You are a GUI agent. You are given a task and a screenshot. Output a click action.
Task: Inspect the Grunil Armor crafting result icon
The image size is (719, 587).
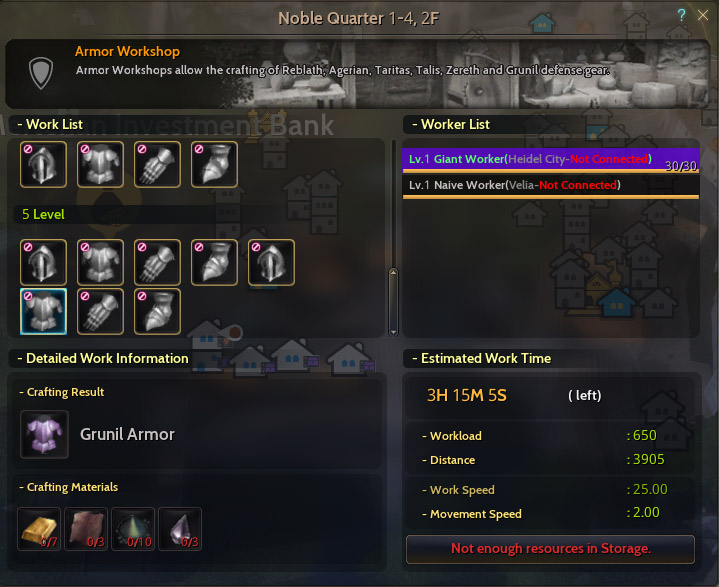44,434
